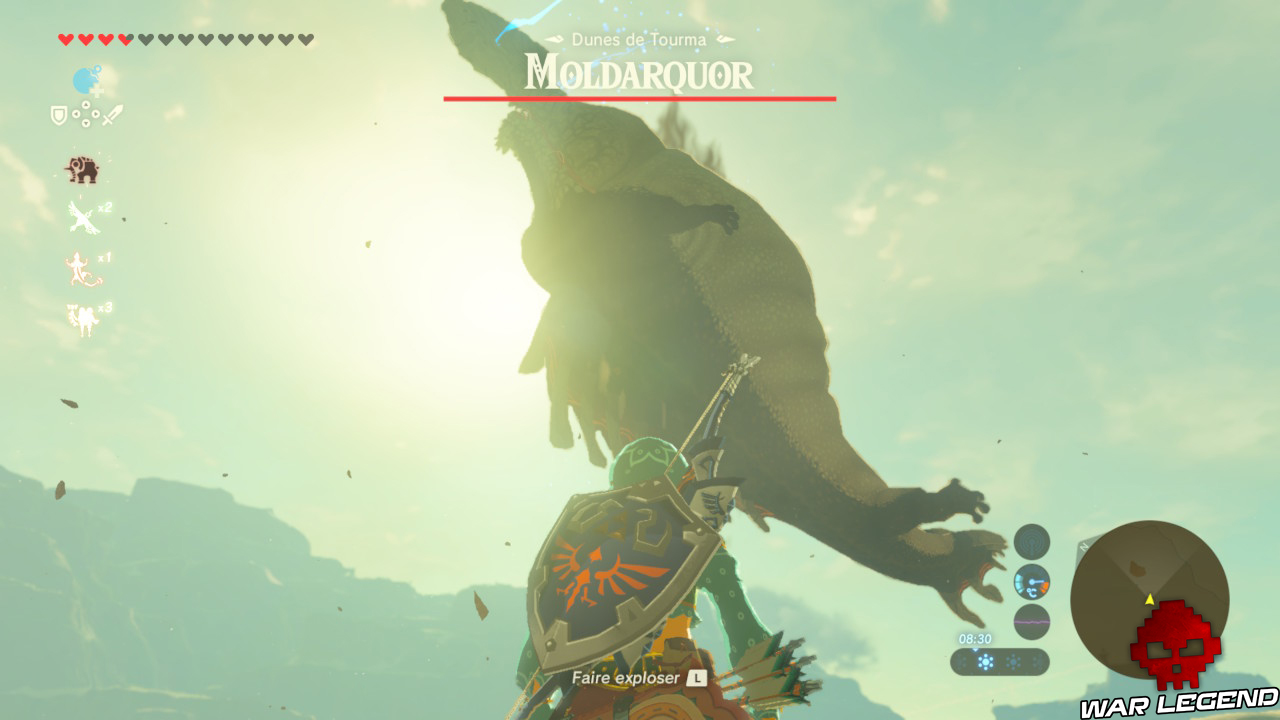Open the rune ability plus badge
Image resolution: width=1280 pixels, height=720 pixels.
point(98,90)
